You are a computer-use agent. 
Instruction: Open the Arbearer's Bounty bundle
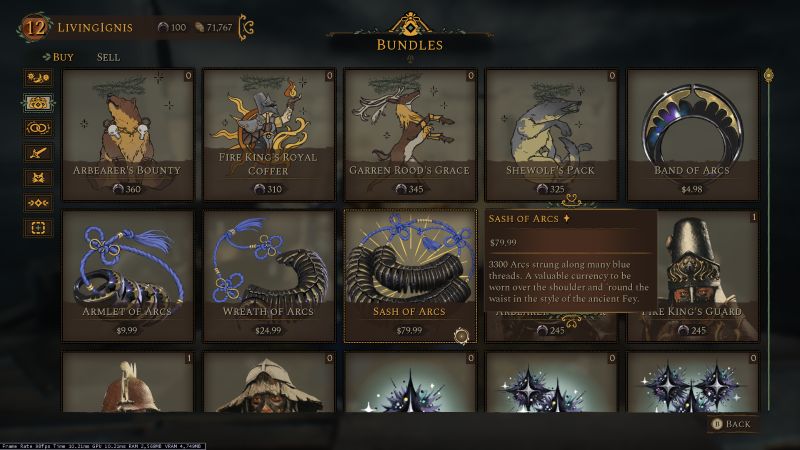click(126, 134)
